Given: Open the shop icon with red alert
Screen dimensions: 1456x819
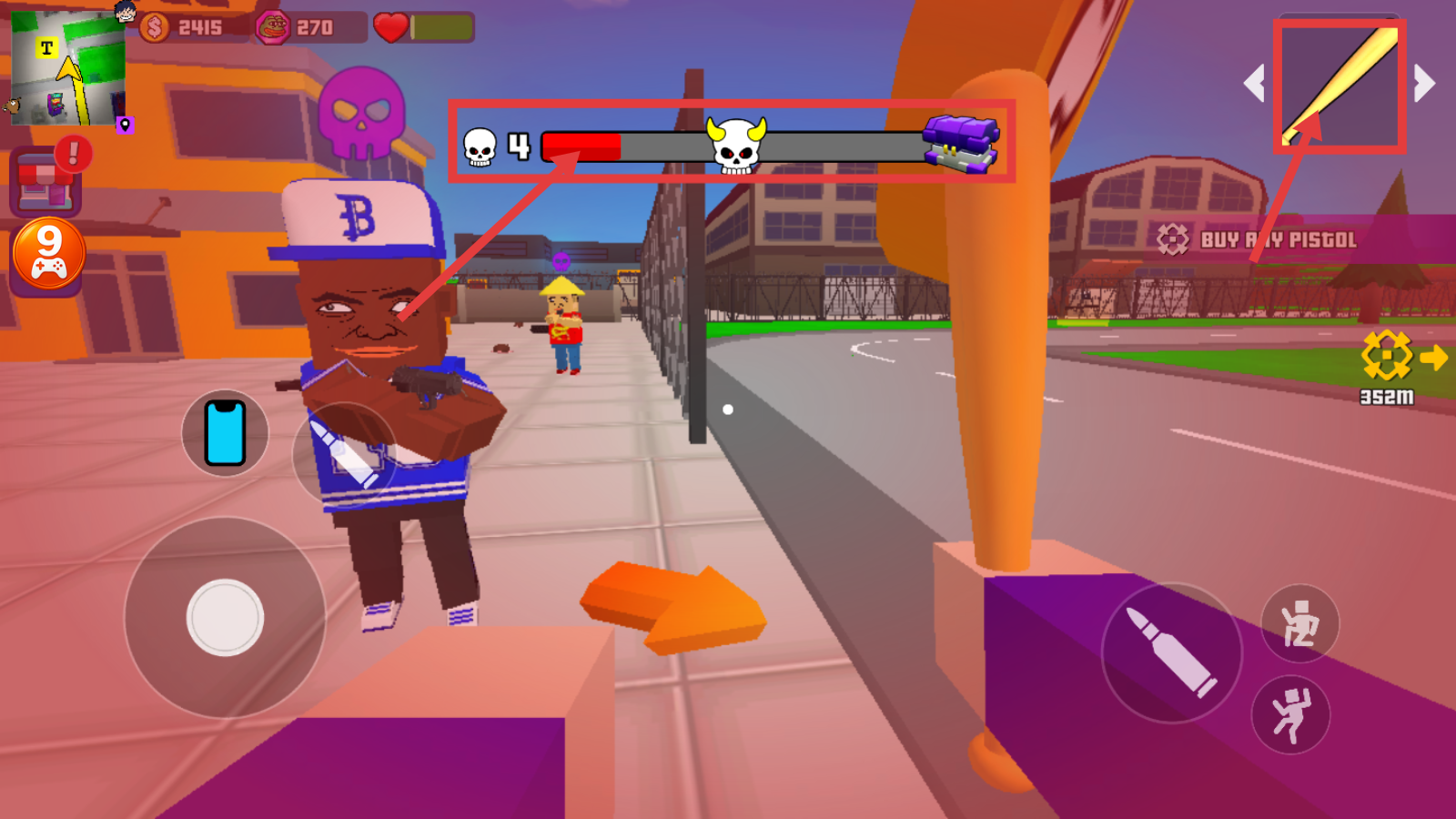Looking at the screenshot, I should [45, 182].
